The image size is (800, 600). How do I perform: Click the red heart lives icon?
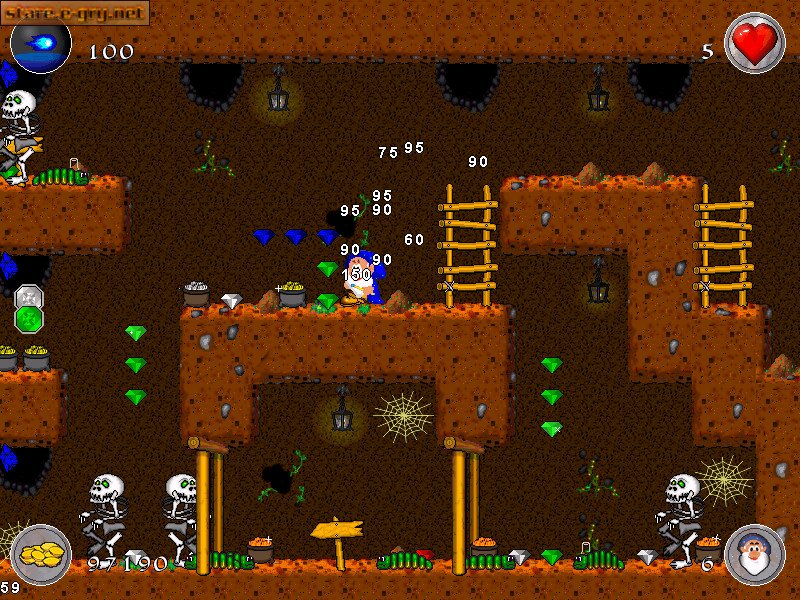[754, 43]
